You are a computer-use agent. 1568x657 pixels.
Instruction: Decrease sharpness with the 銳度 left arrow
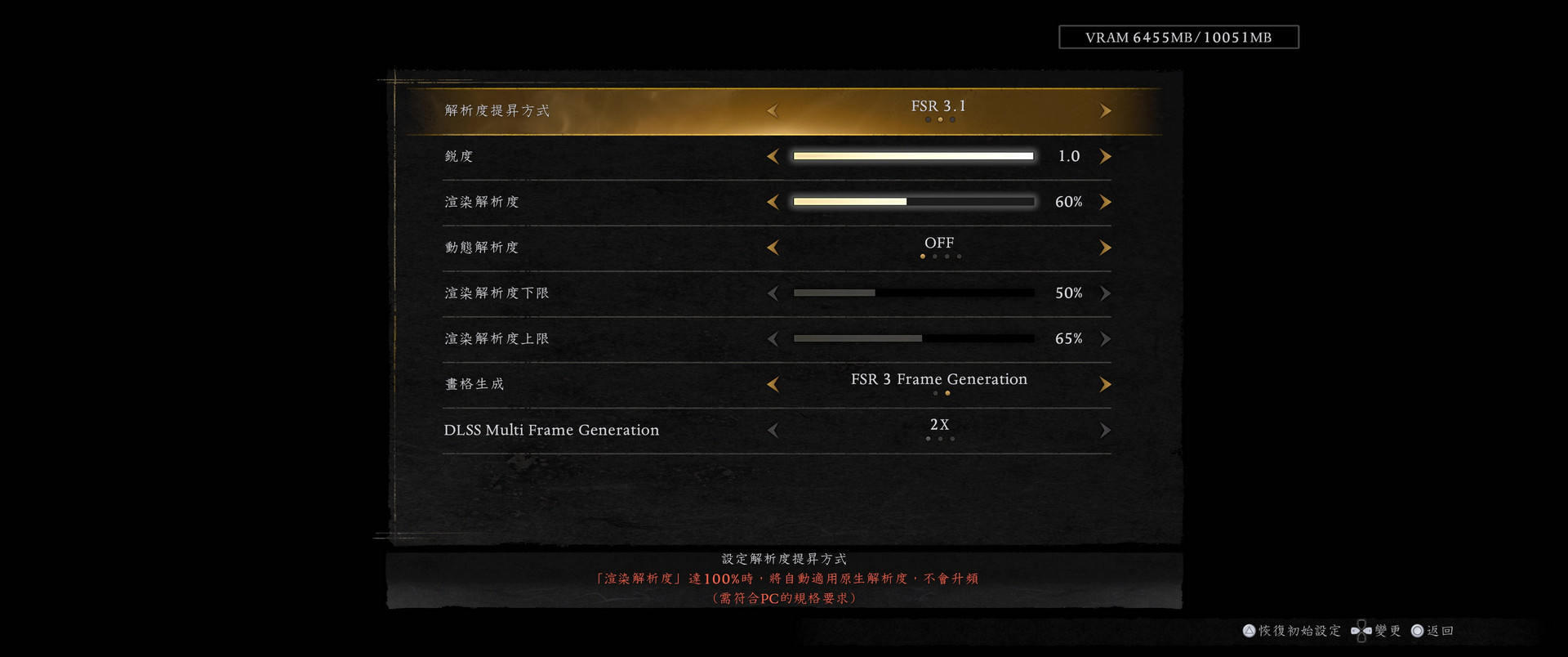tap(773, 156)
